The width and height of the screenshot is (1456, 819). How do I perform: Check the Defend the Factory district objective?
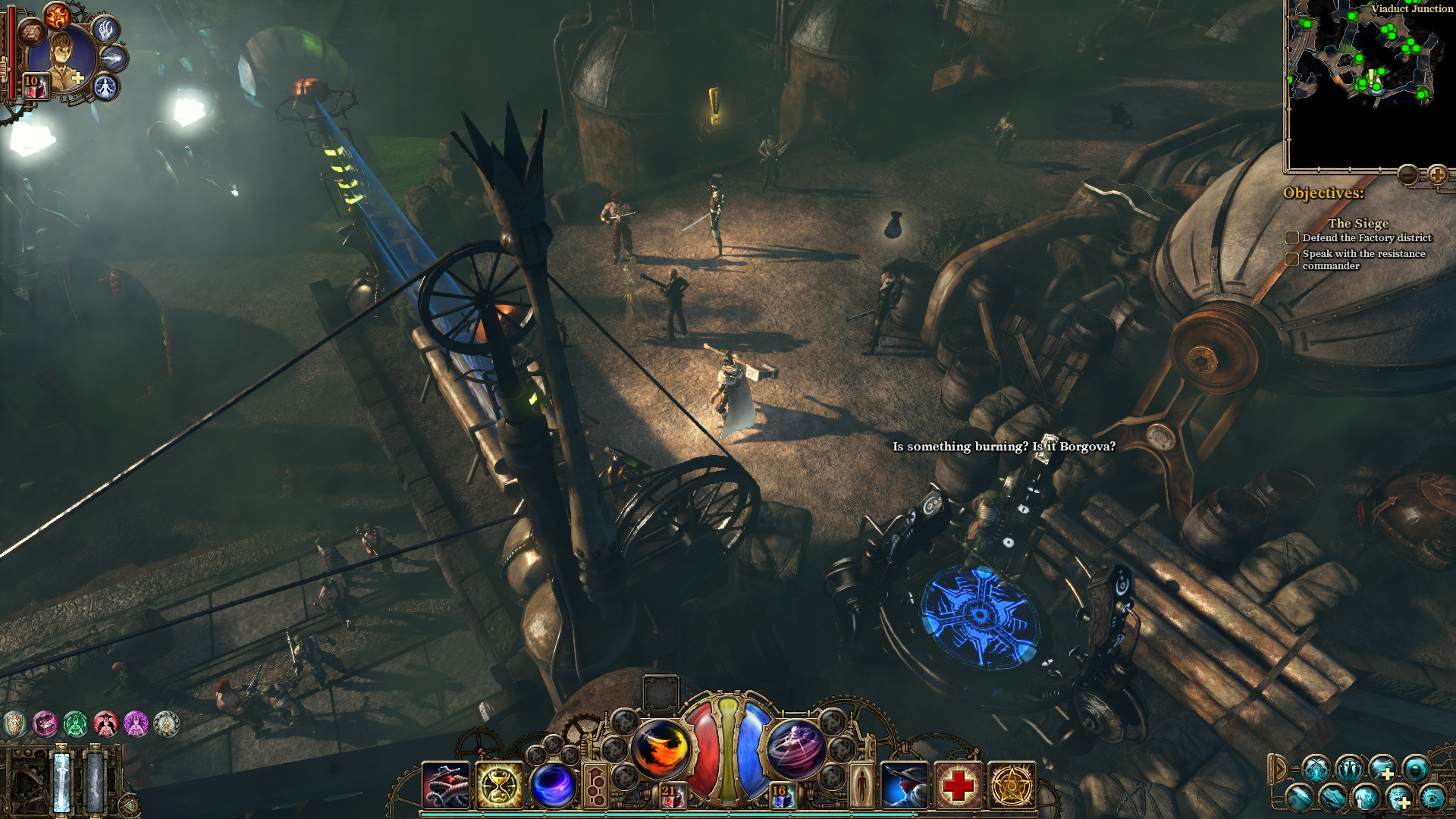click(1291, 237)
